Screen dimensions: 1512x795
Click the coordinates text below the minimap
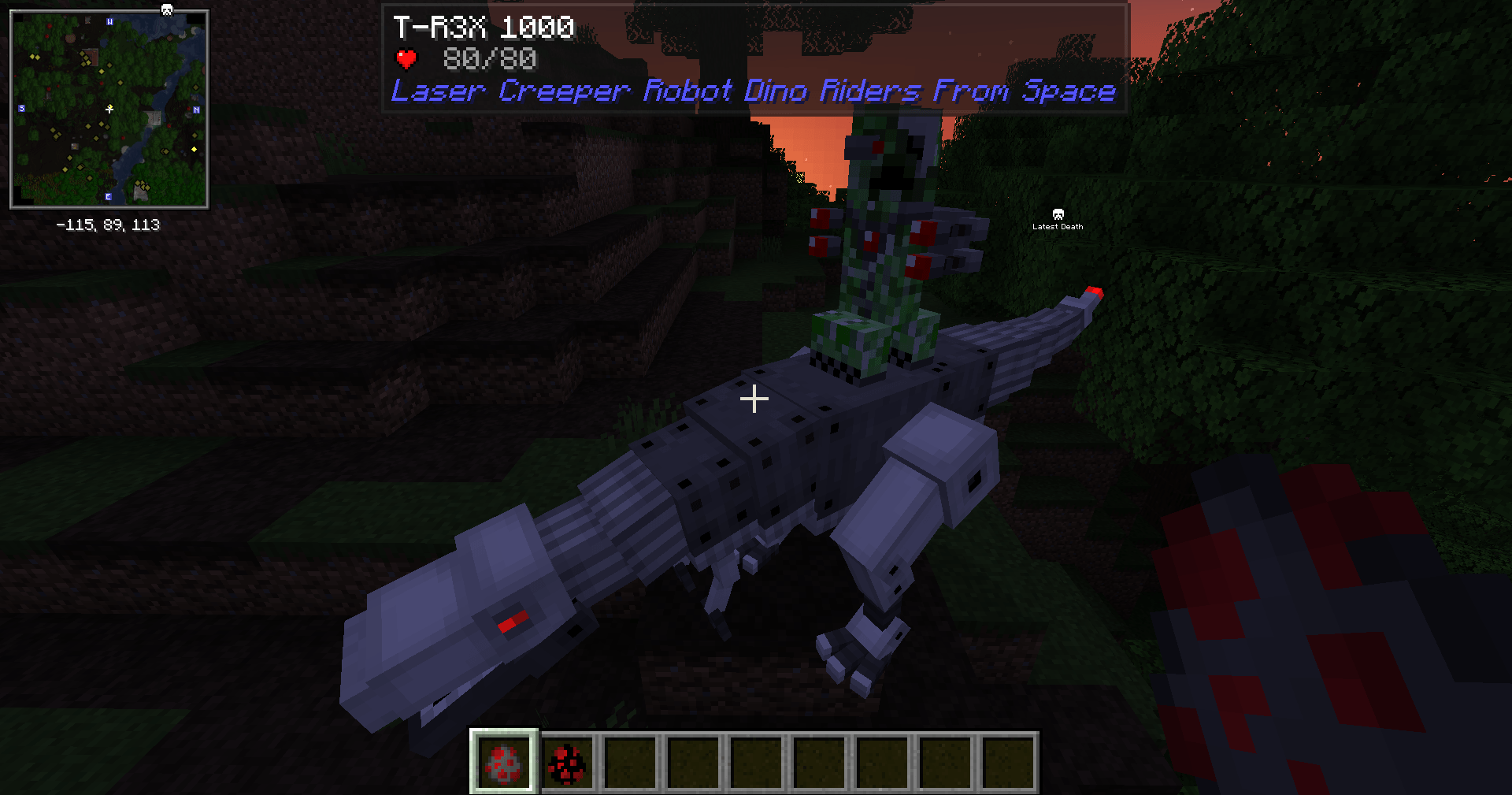(x=108, y=224)
